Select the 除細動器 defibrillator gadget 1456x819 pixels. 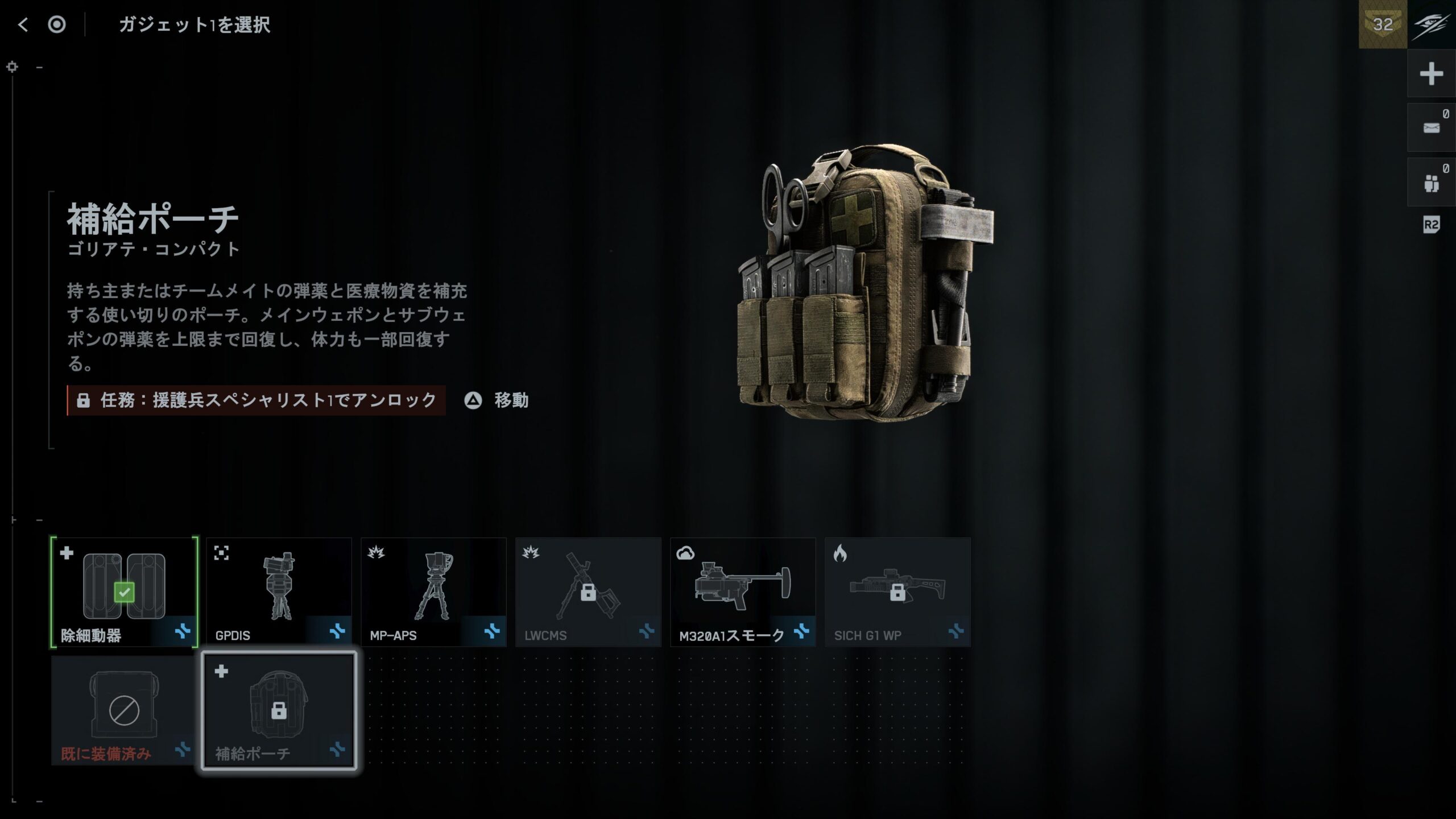pyautogui.click(x=124, y=592)
